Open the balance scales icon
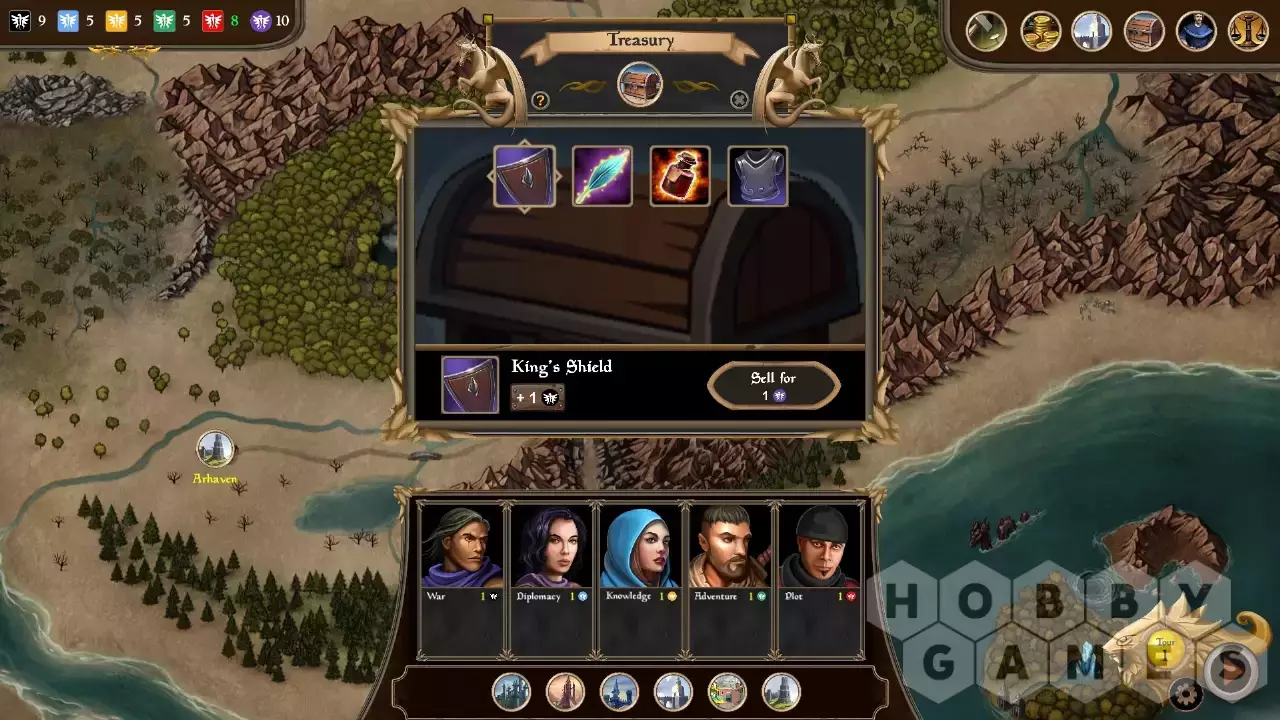Viewport: 1280px width, 720px height. pyautogui.click(x=1248, y=31)
